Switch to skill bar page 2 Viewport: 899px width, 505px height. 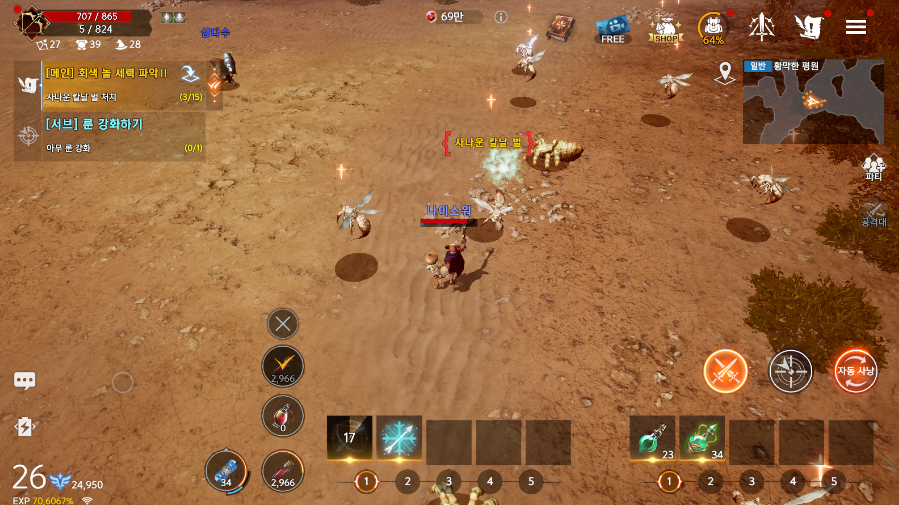pos(407,481)
